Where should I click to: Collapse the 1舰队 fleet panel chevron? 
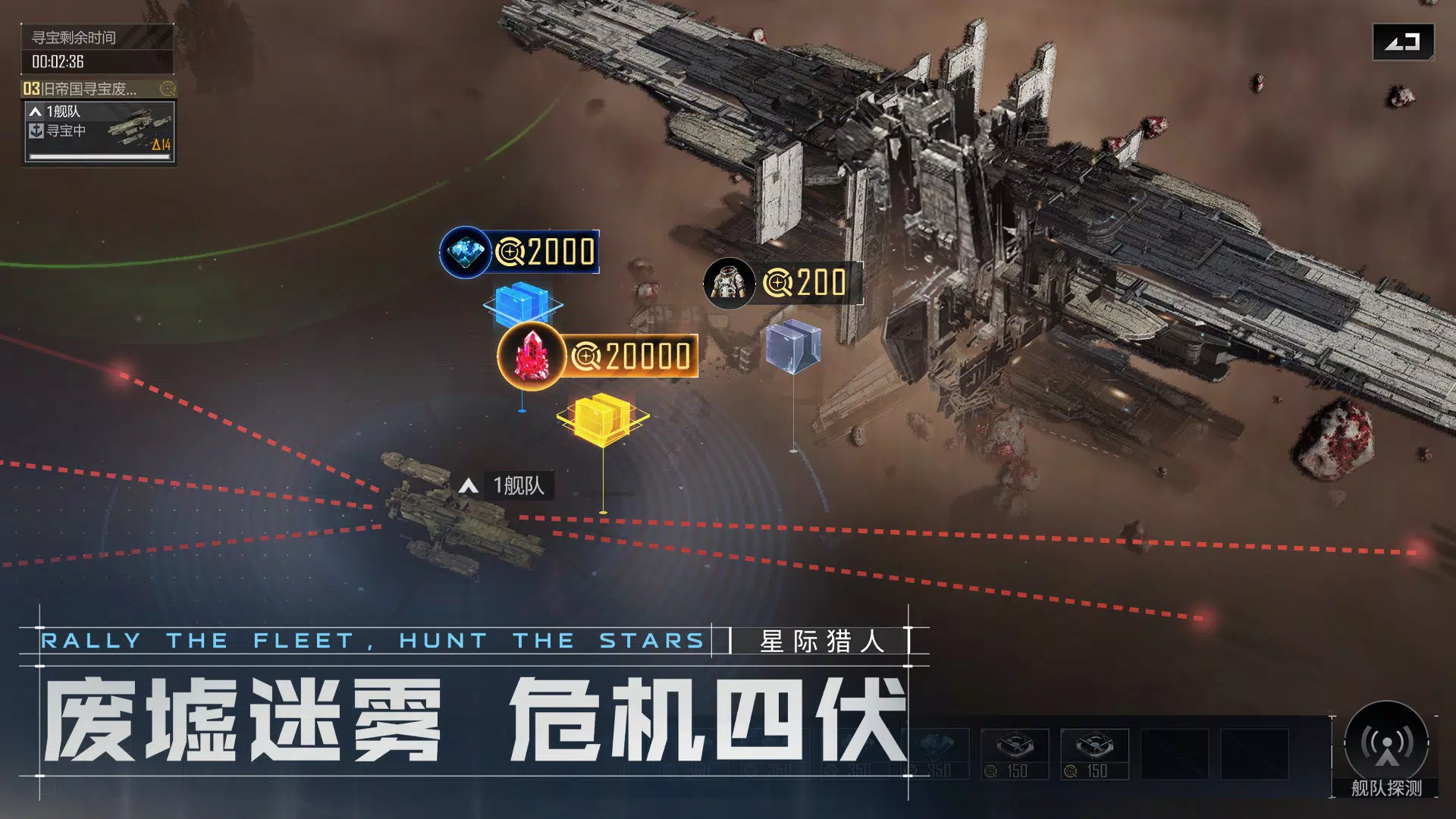[x=36, y=111]
